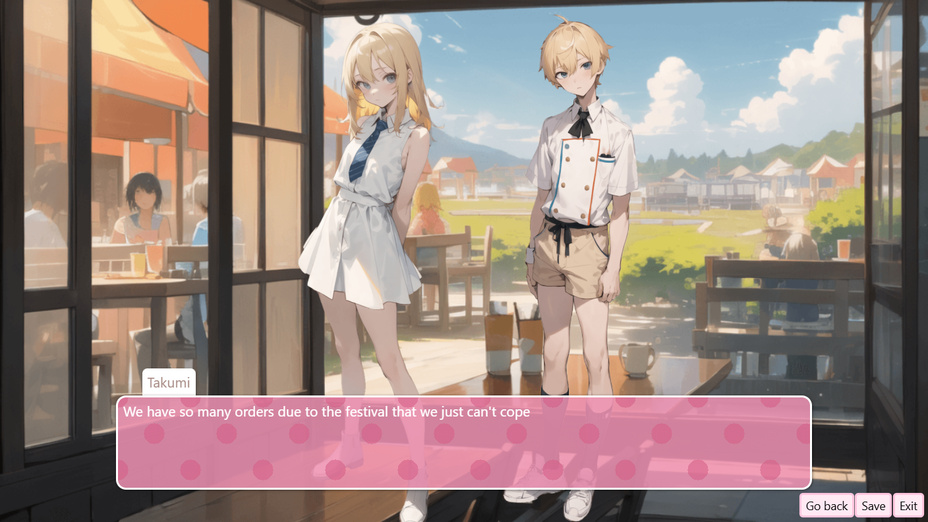Advance the pink dialogue text box
Screen dimensions: 928x522
(464, 443)
